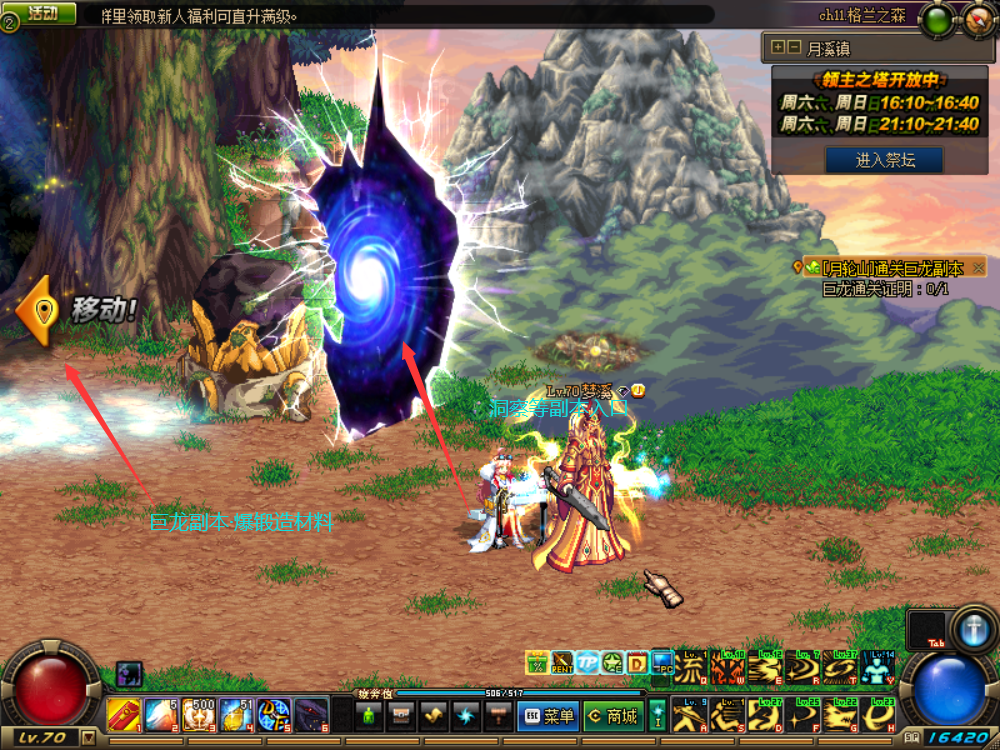
Task: Open the PC monitor icon
Action: (662, 663)
